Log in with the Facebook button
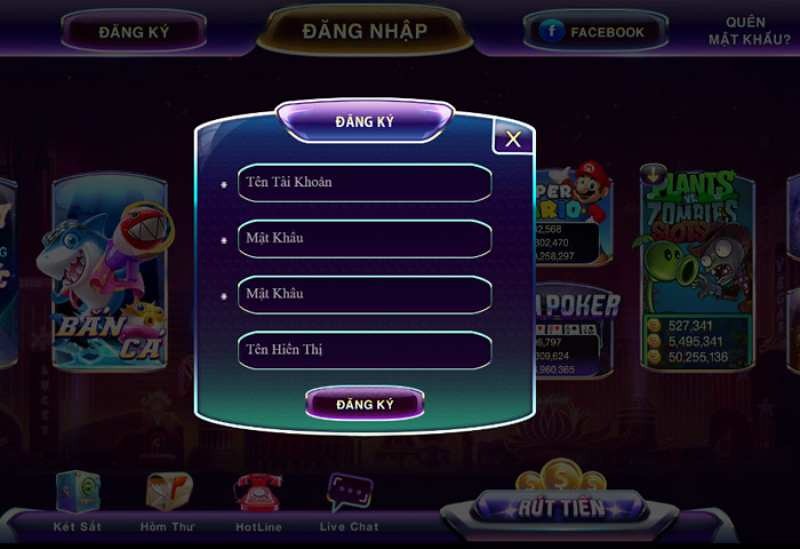This screenshot has height=549, width=800. (594, 32)
